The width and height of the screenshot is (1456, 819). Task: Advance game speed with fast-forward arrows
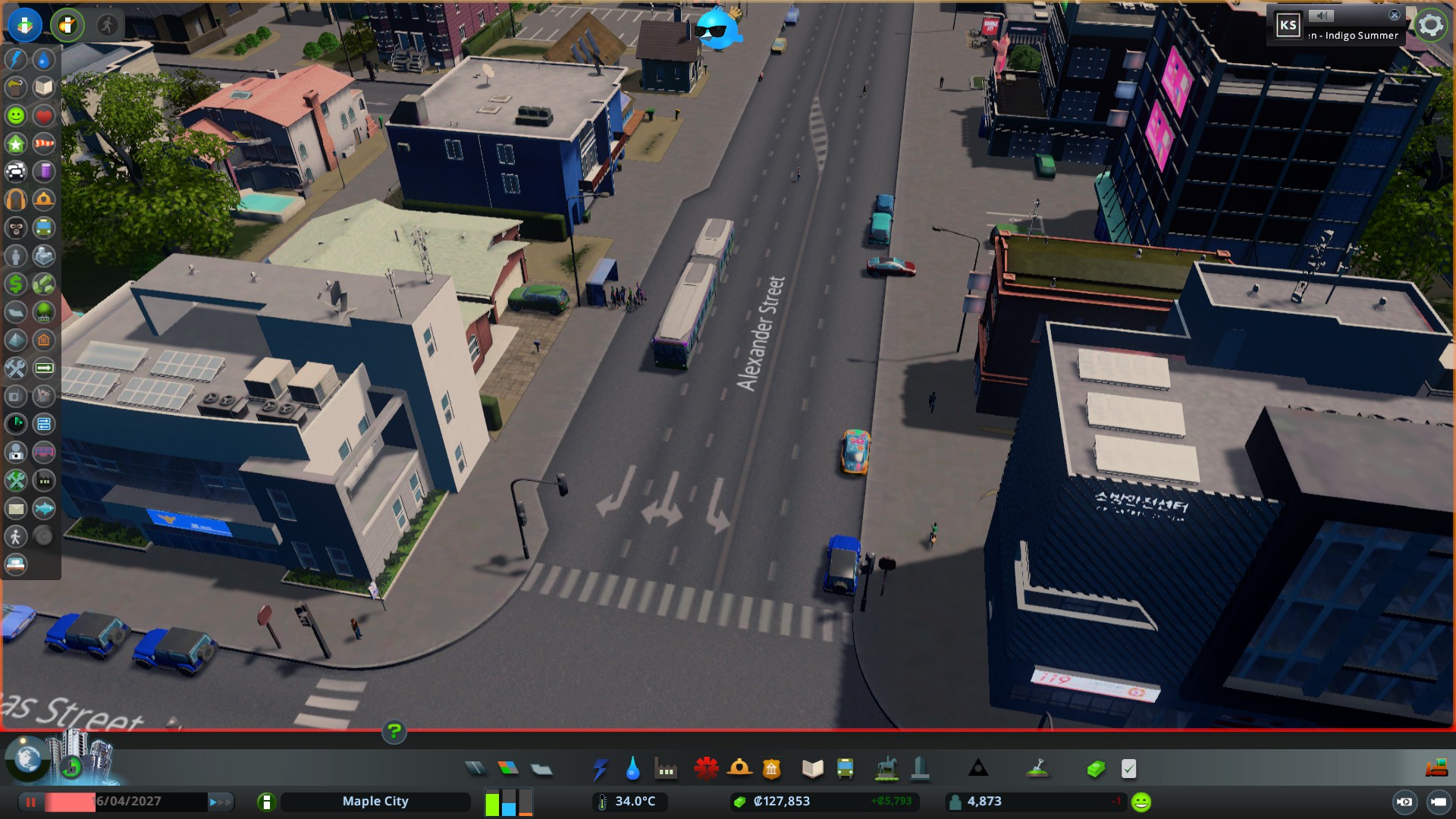221,801
